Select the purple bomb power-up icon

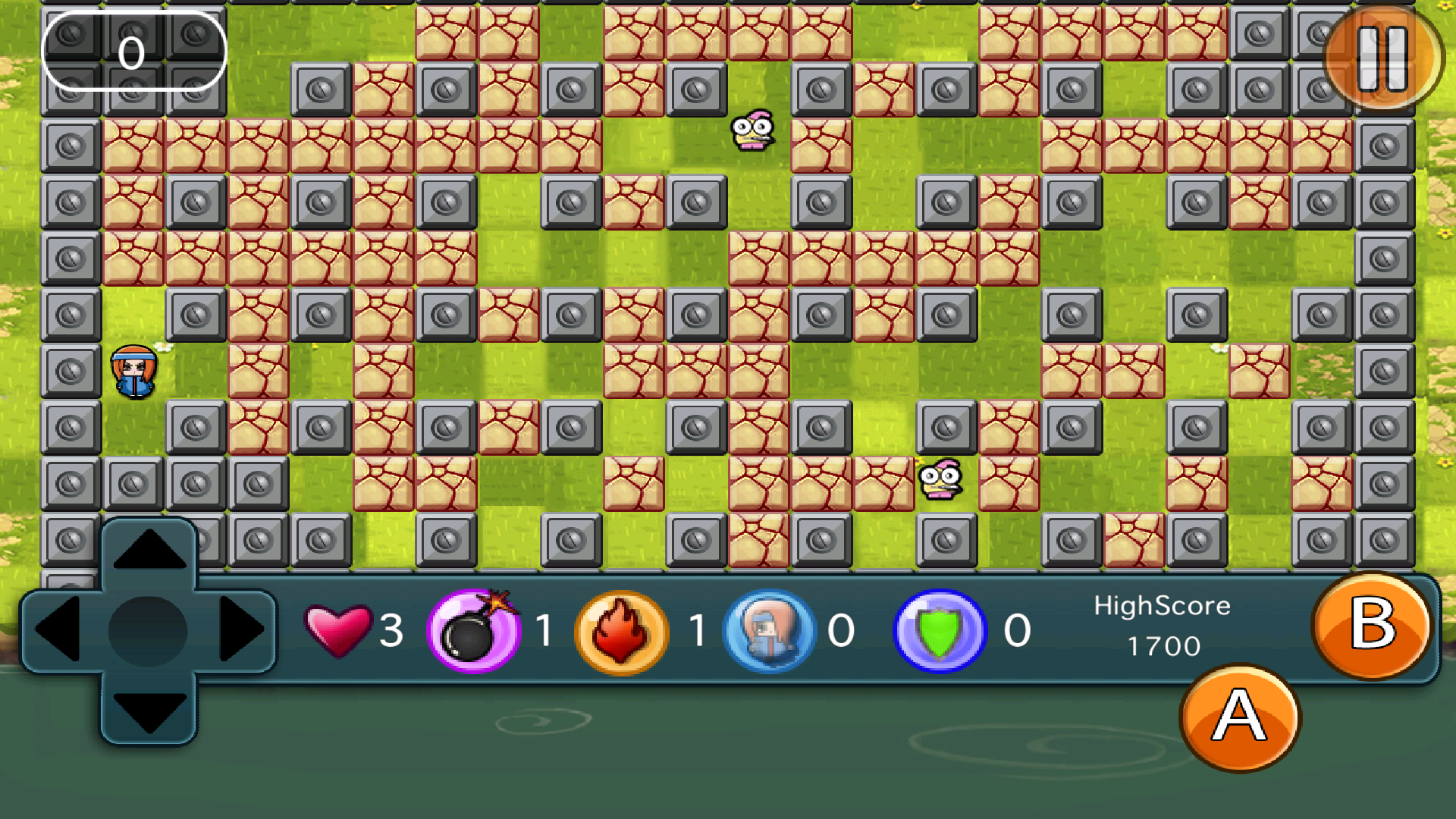pos(474,631)
